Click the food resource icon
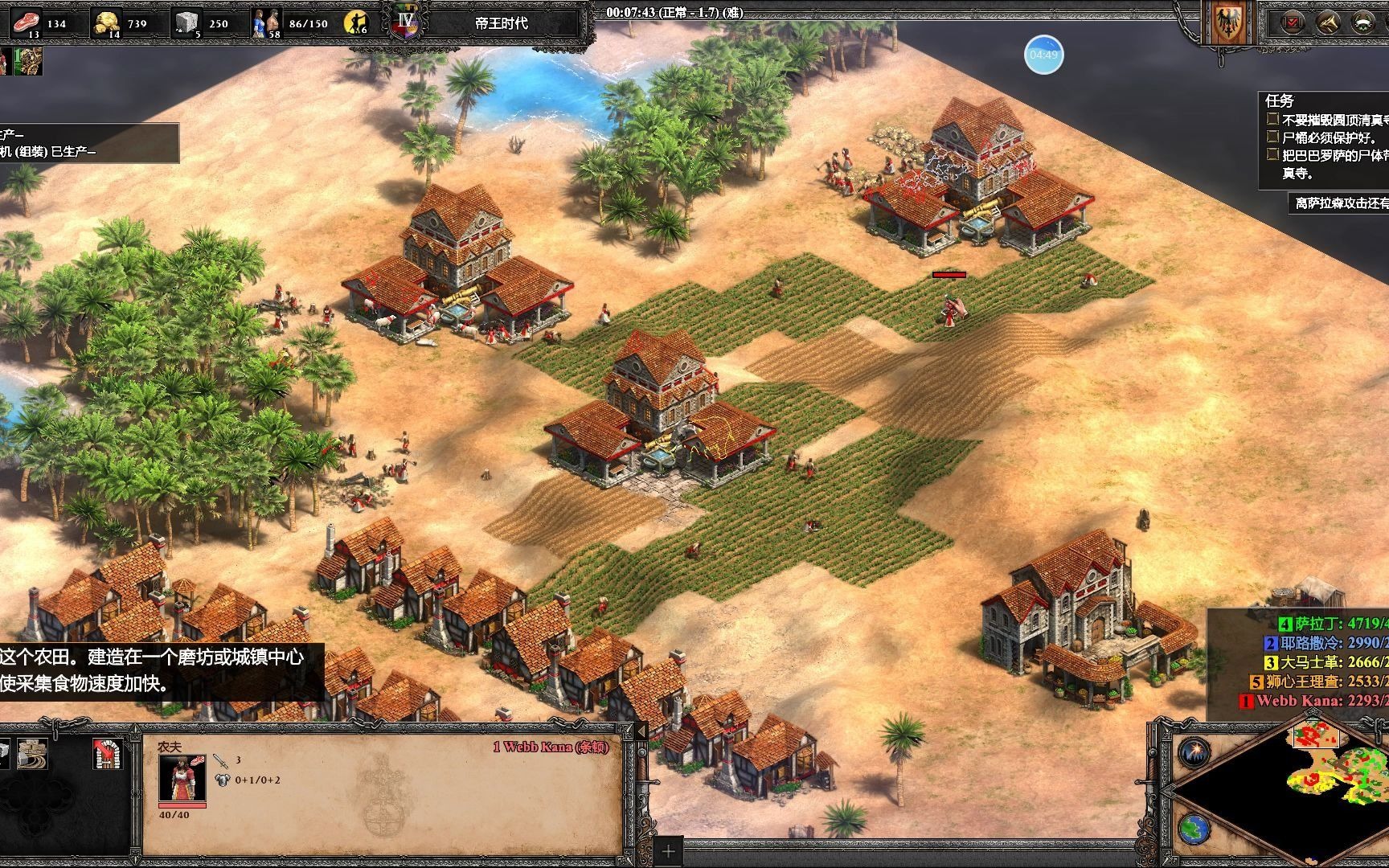1389x868 pixels. click(x=25, y=22)
